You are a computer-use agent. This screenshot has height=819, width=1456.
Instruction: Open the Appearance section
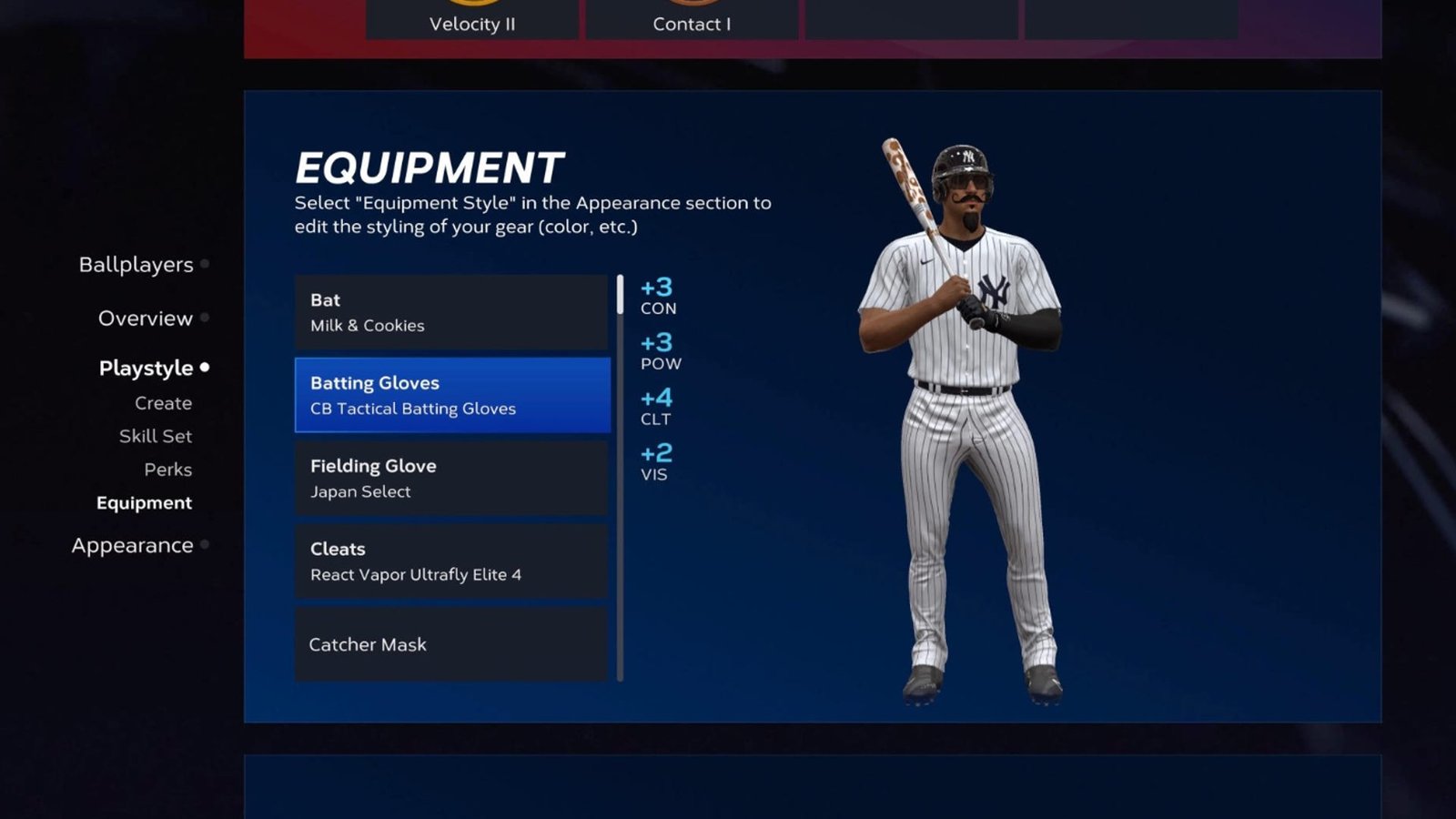pos(131,544)
